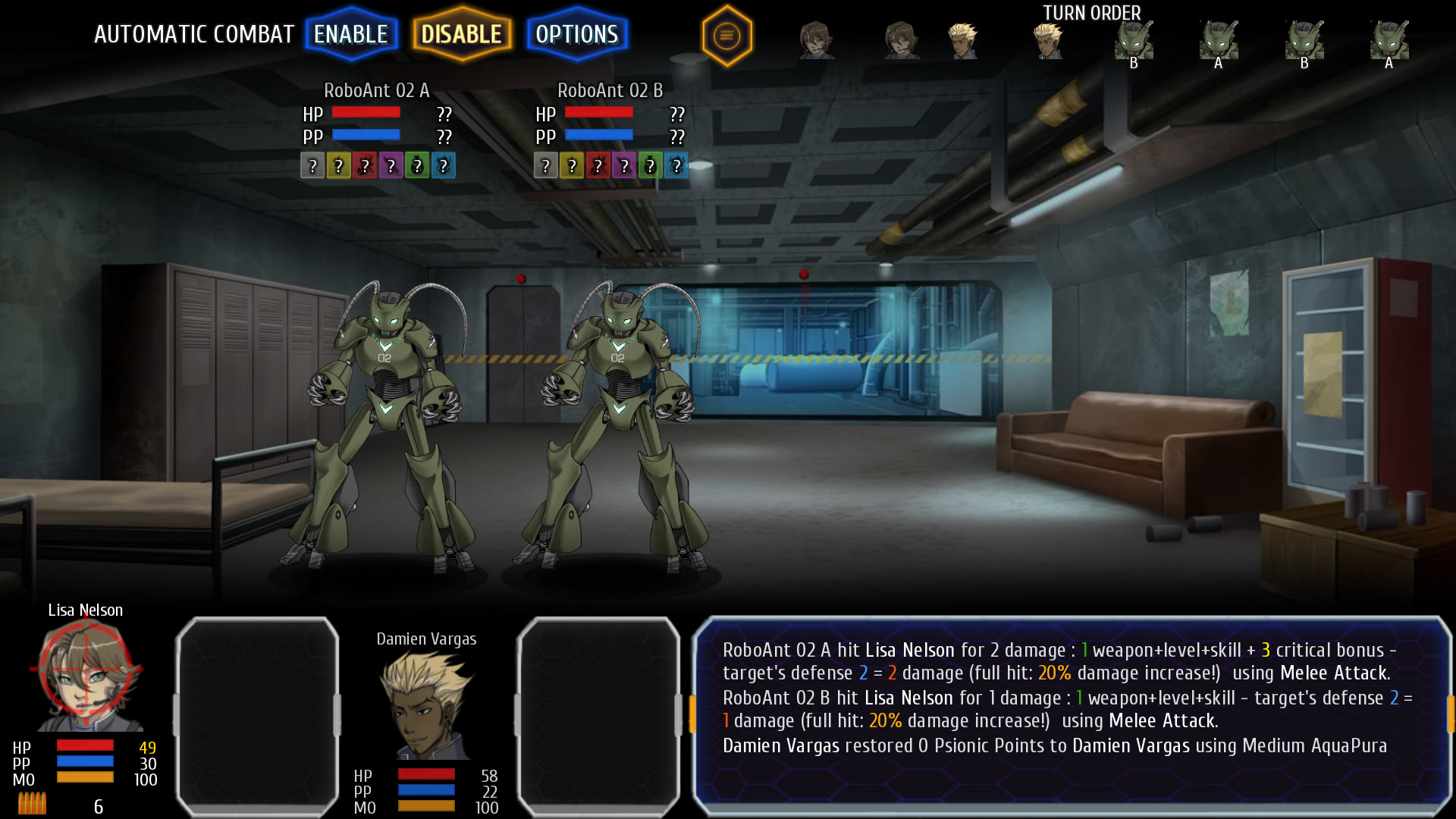Click RoboAnt 02 B's purple status effect icon
This screenshot has width=1456, height=819.
(623, 165)
